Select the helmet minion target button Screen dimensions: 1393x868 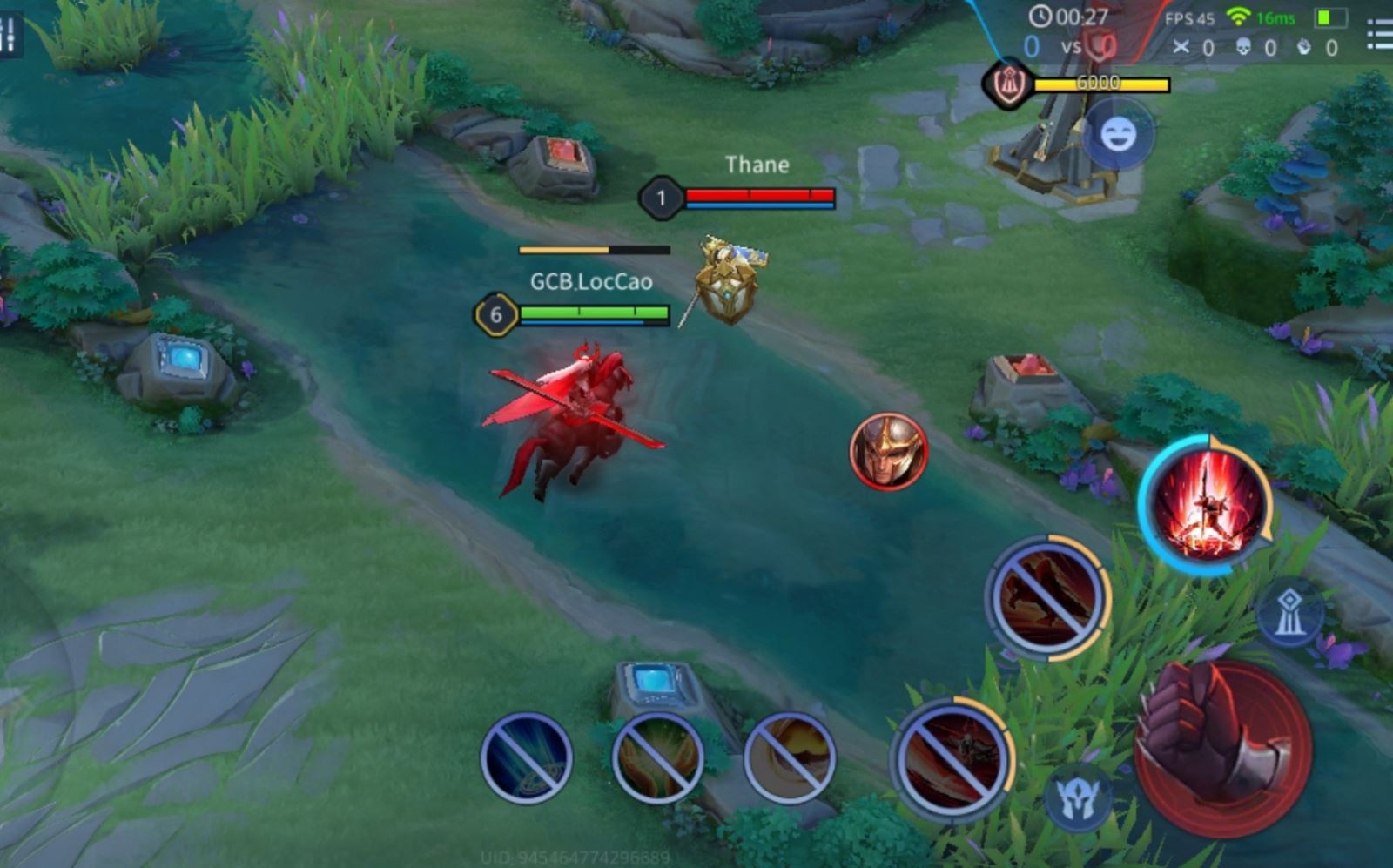(1077, 796)
